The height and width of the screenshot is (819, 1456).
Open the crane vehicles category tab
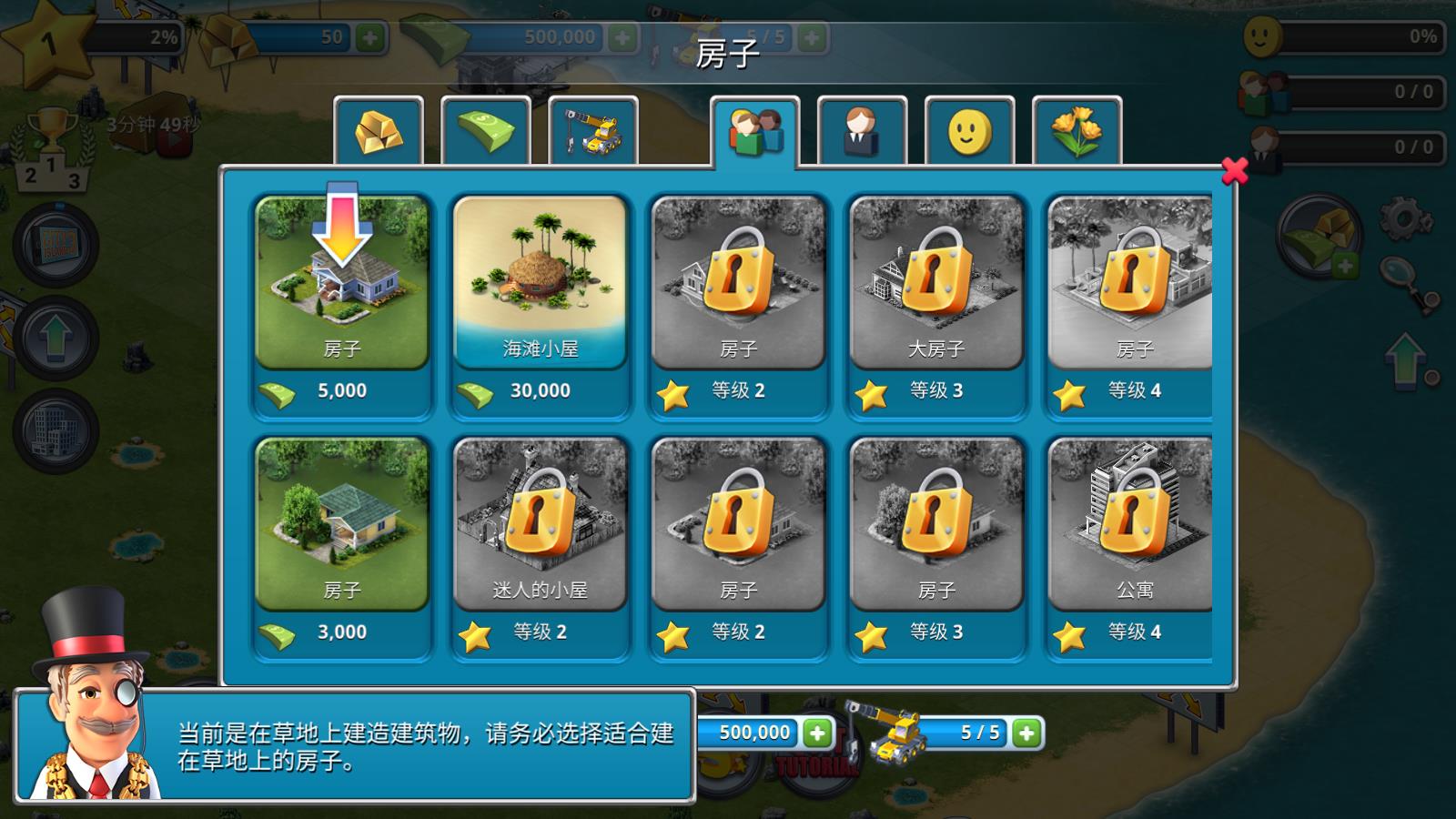(x=591, y=128)
